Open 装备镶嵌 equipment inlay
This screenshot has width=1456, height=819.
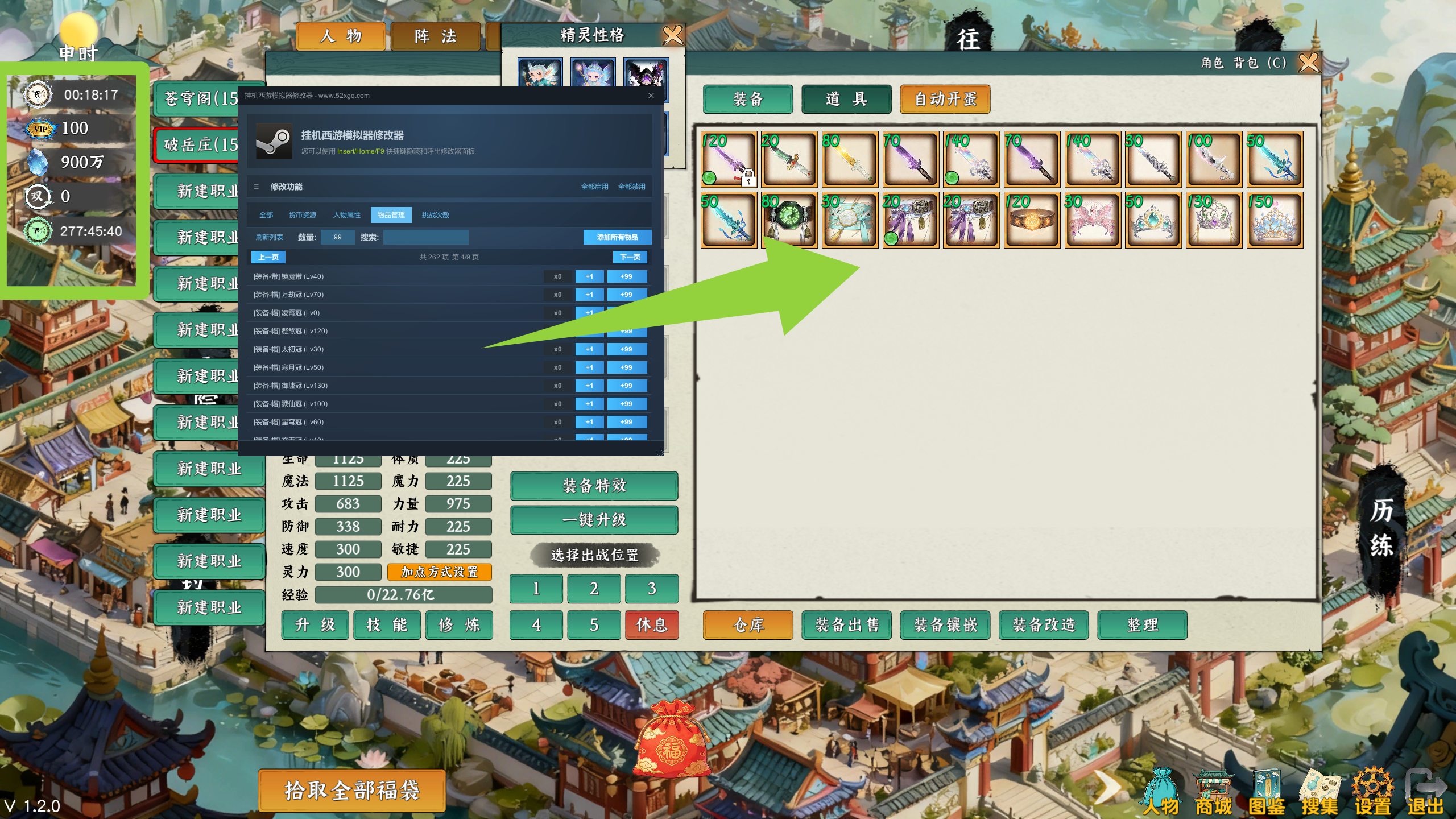[945, 625]
